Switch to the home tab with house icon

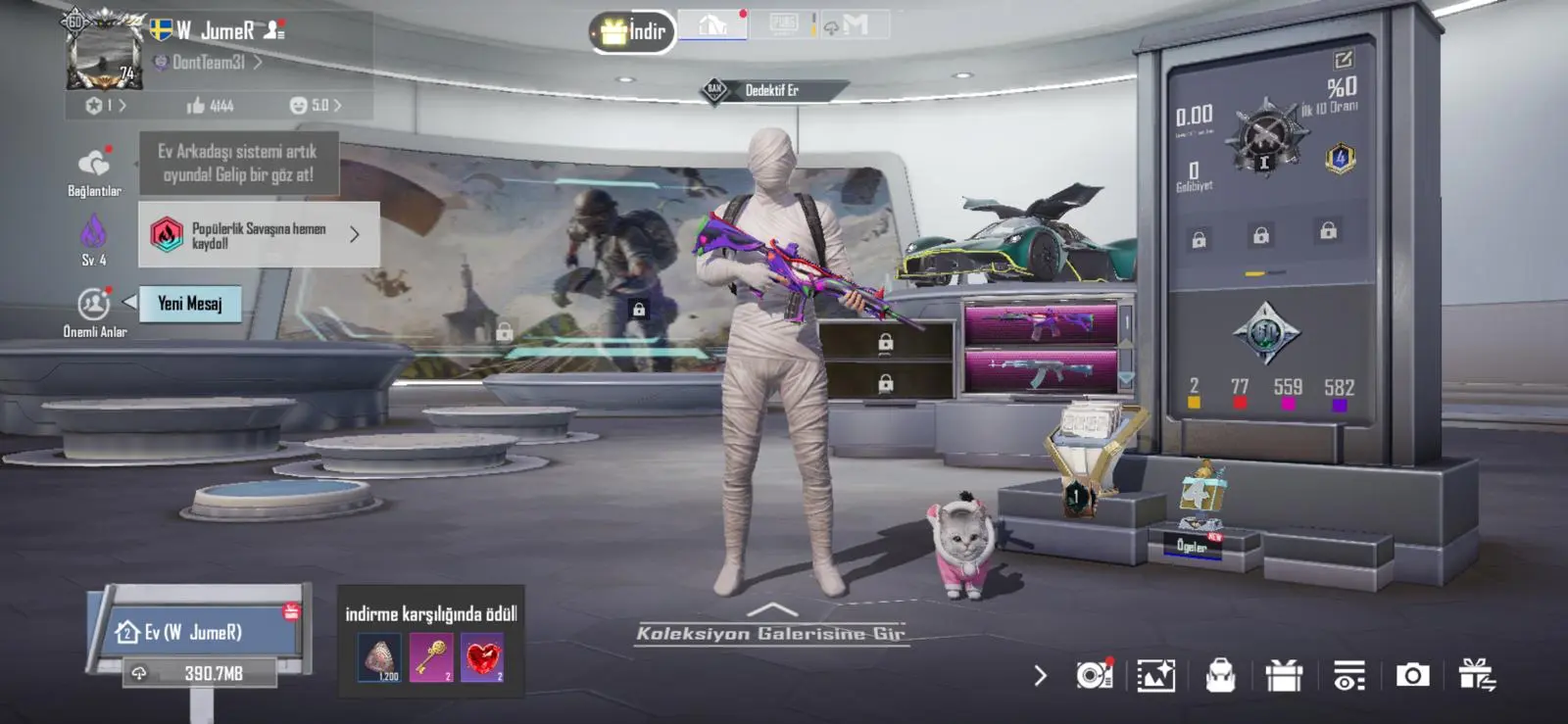[x=712, y=25]
